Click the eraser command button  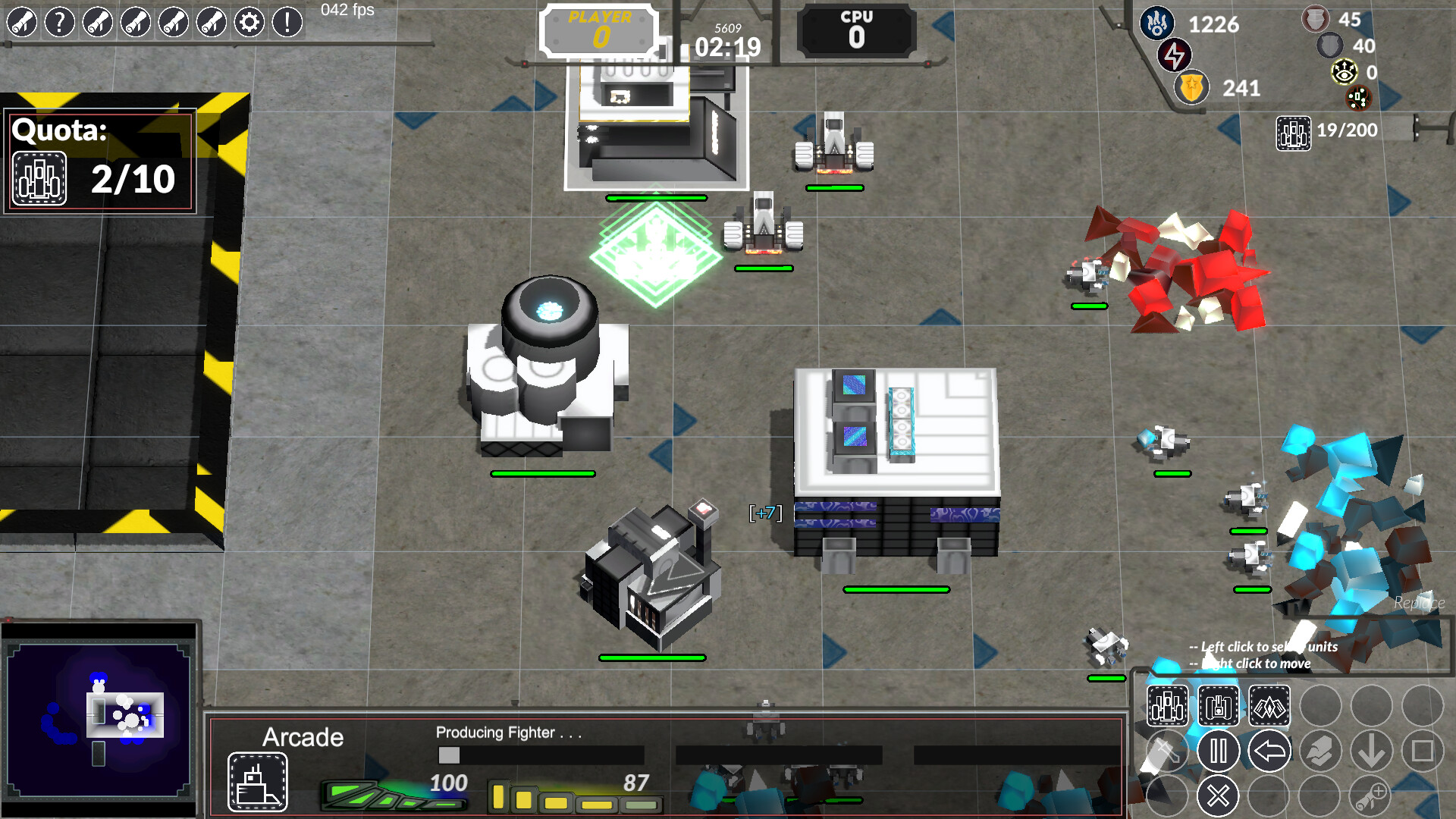coord(1320,752)
